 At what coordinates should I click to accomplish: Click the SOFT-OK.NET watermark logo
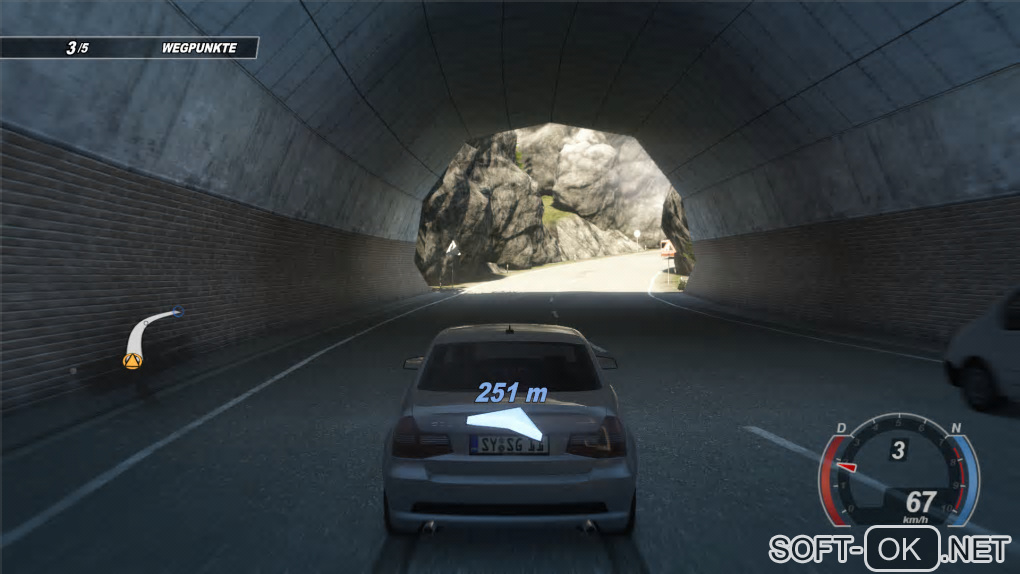(889, 548)
